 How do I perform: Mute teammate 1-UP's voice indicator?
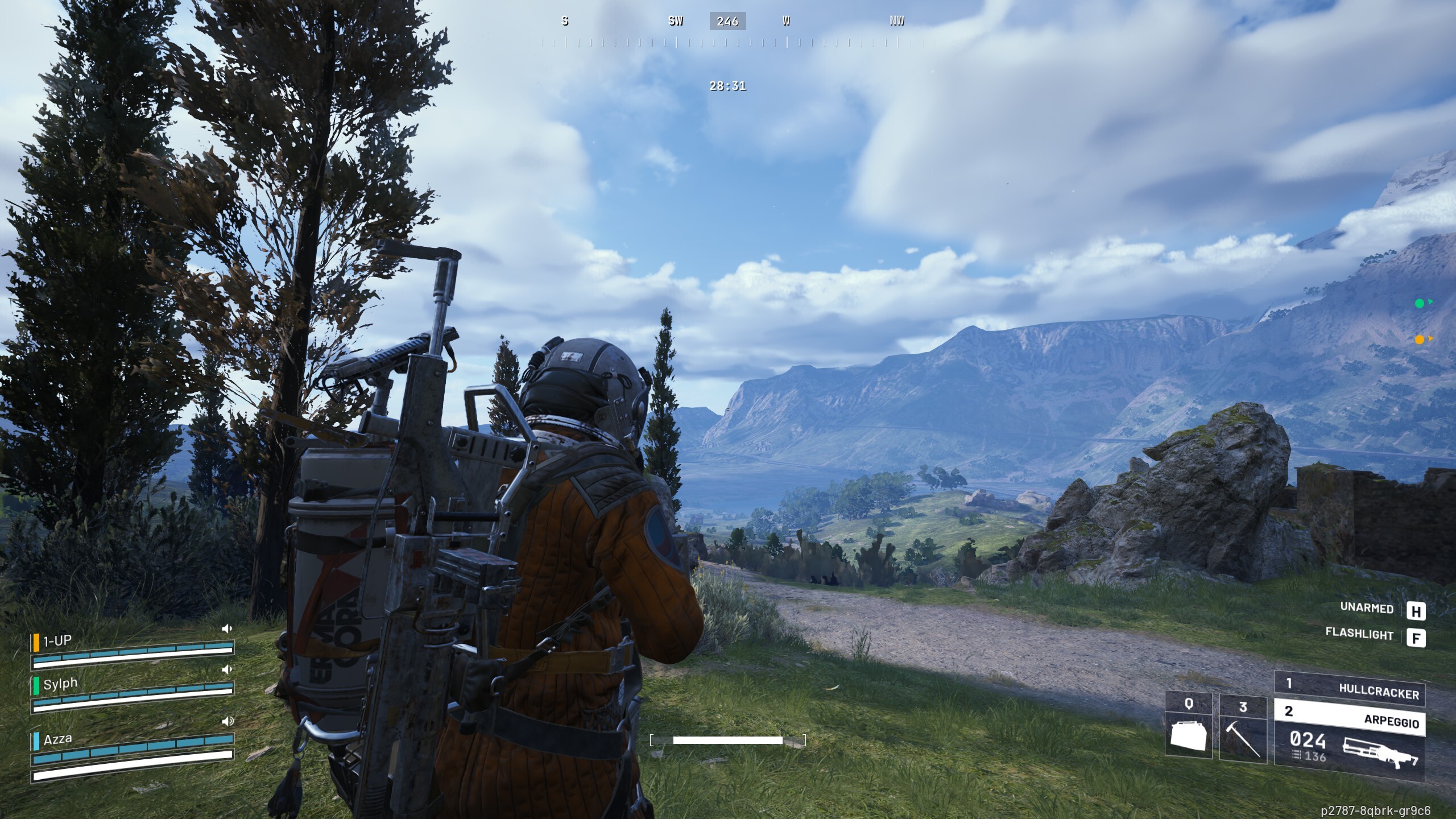pyautogui.click(x=227, y=628)
